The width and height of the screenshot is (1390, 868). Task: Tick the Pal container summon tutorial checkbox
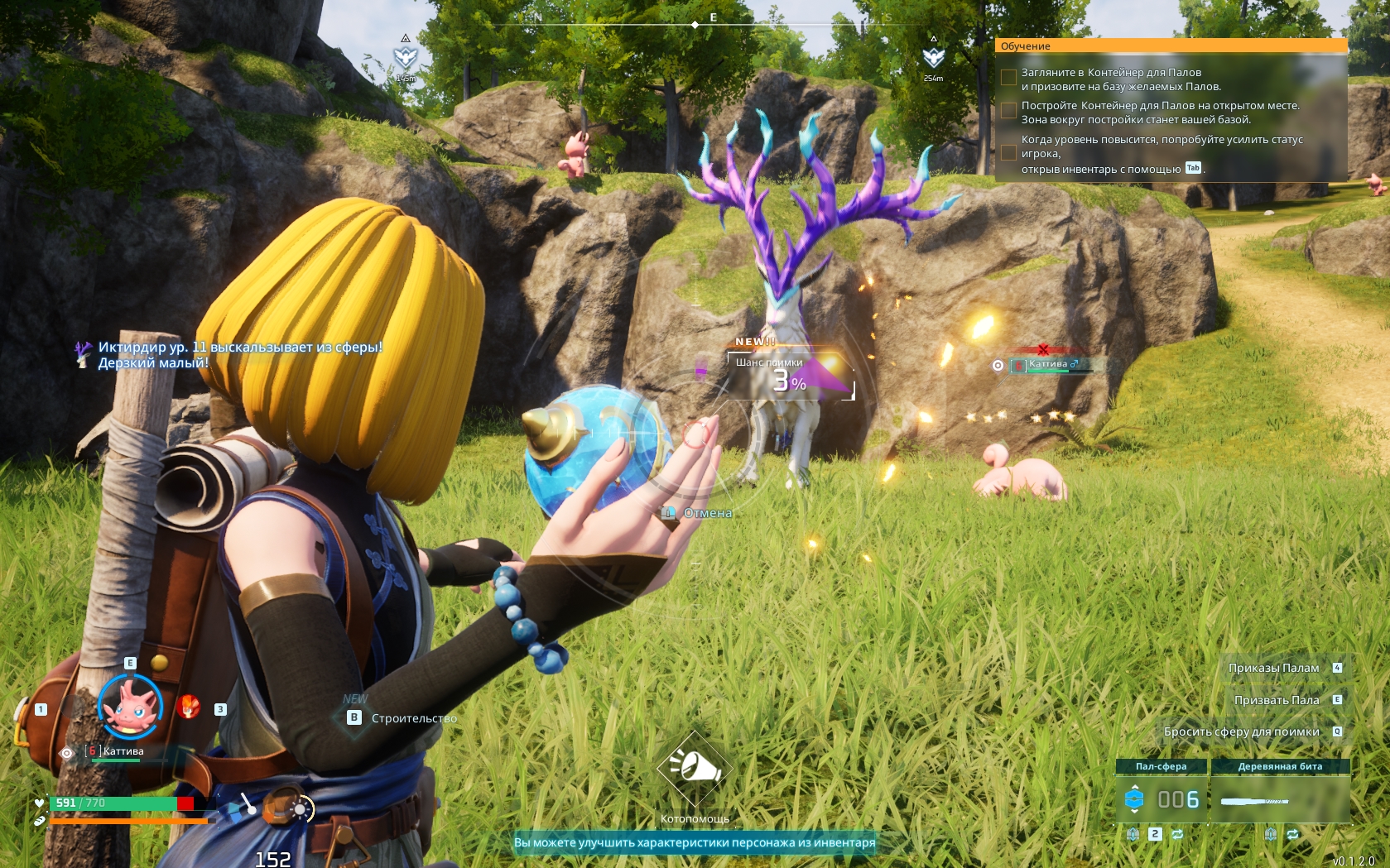click(1008, 78)
